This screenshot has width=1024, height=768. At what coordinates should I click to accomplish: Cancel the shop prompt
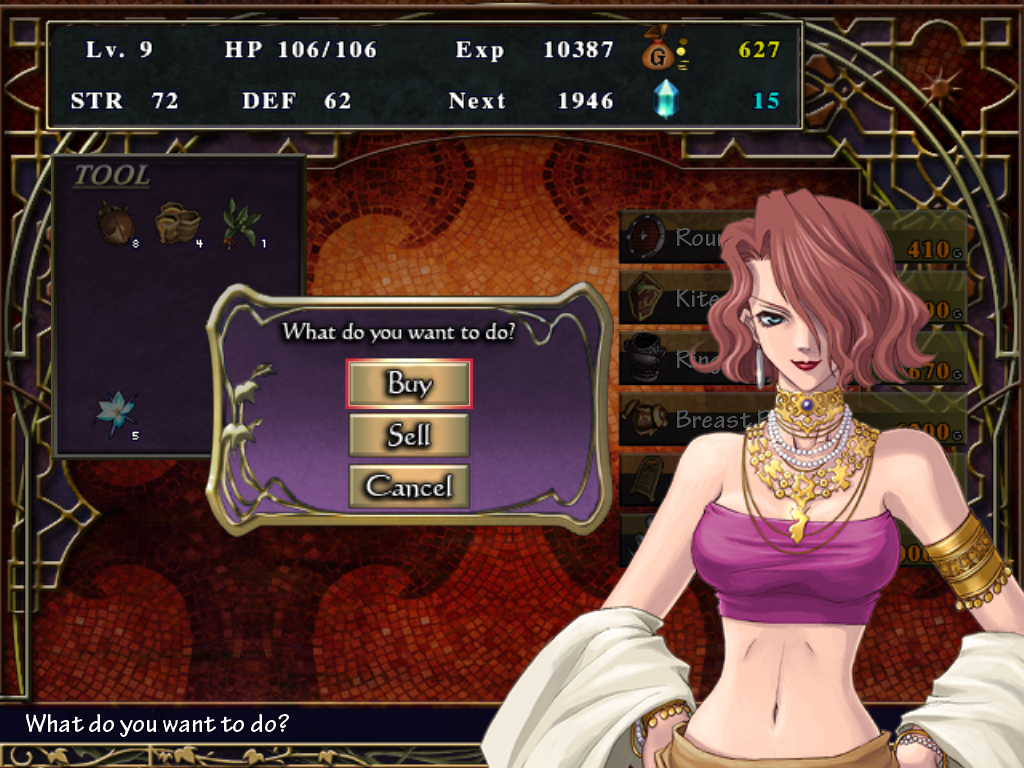tap(409, 487)
